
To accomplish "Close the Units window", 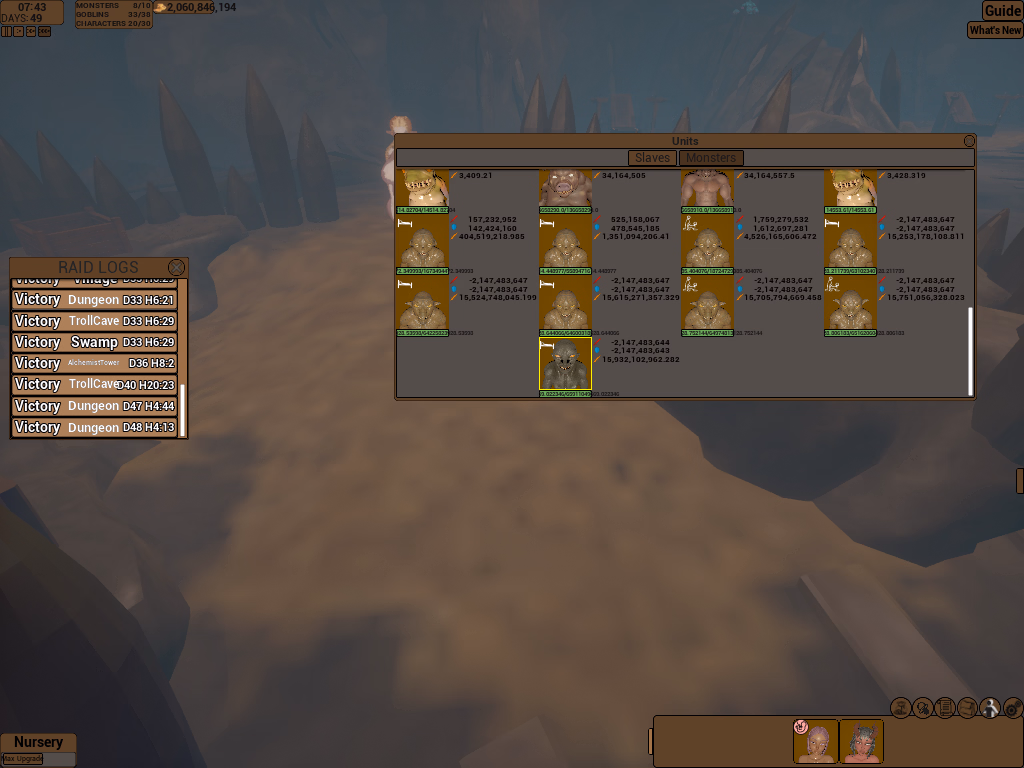I will tap(969, 142).
